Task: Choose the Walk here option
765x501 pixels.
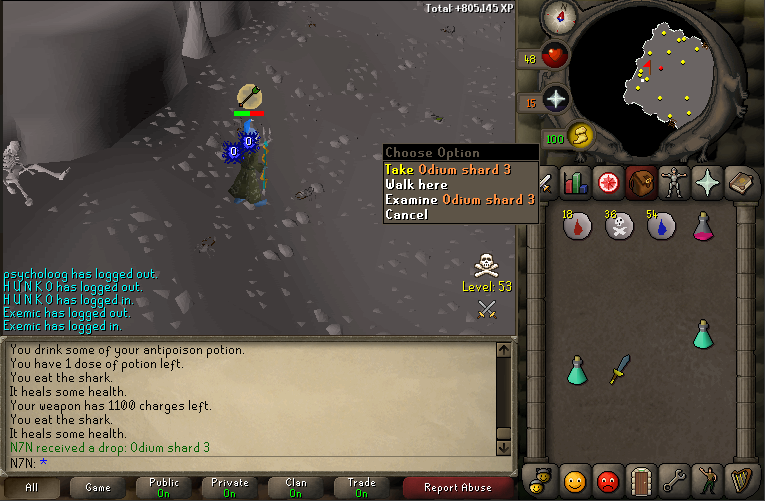Action: click(x=416, y=184)
